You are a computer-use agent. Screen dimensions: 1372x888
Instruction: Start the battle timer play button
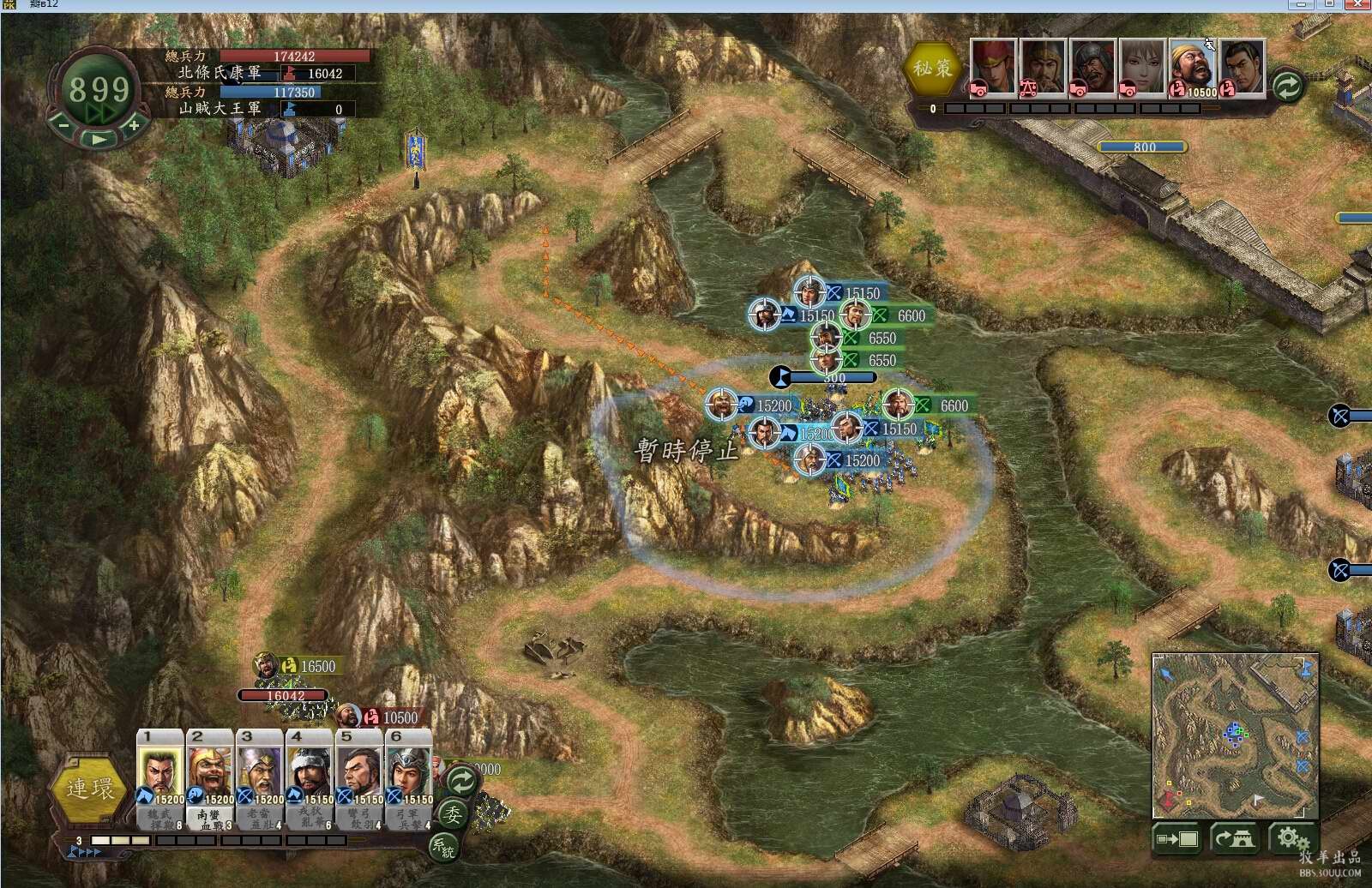point(99,140)
